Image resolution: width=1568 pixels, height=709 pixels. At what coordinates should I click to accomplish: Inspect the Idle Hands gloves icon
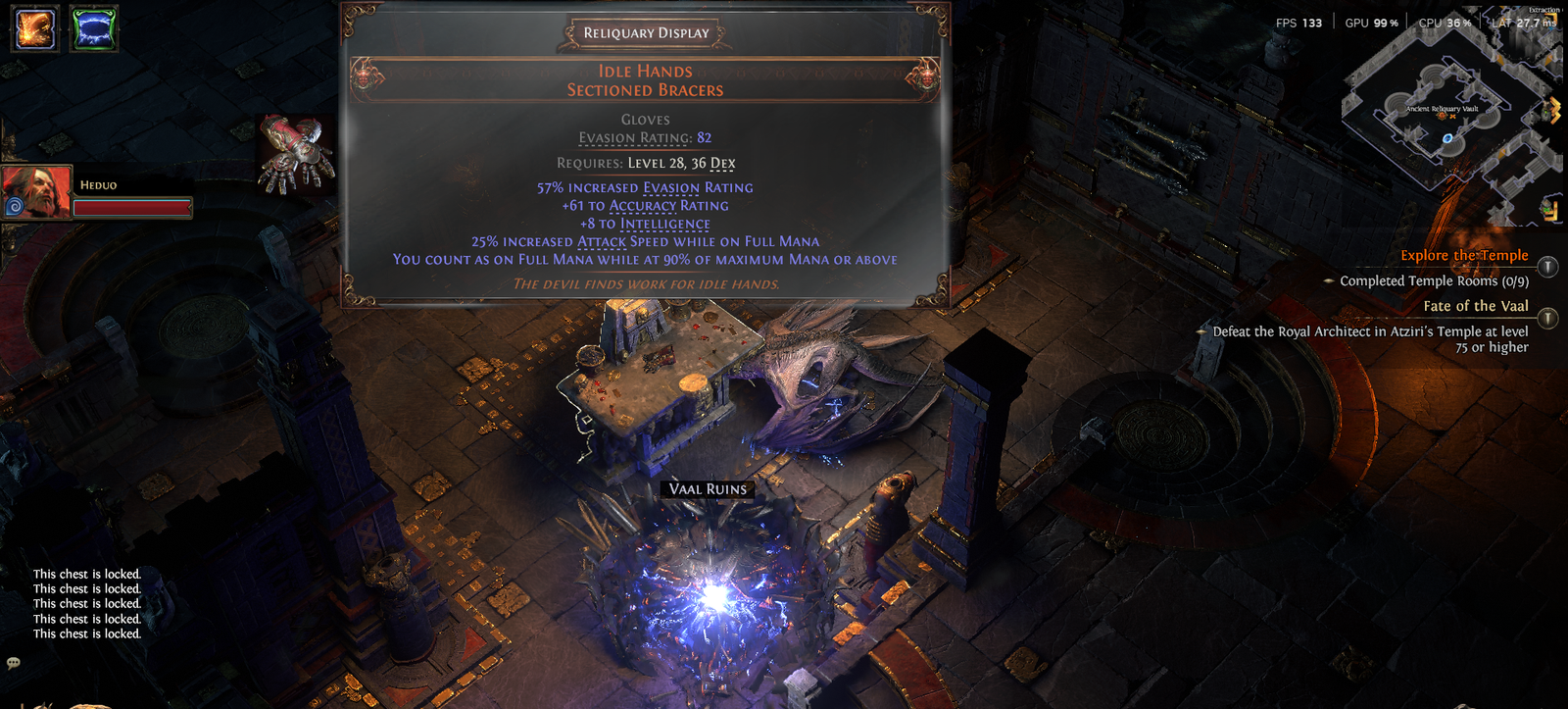point(295,154)
